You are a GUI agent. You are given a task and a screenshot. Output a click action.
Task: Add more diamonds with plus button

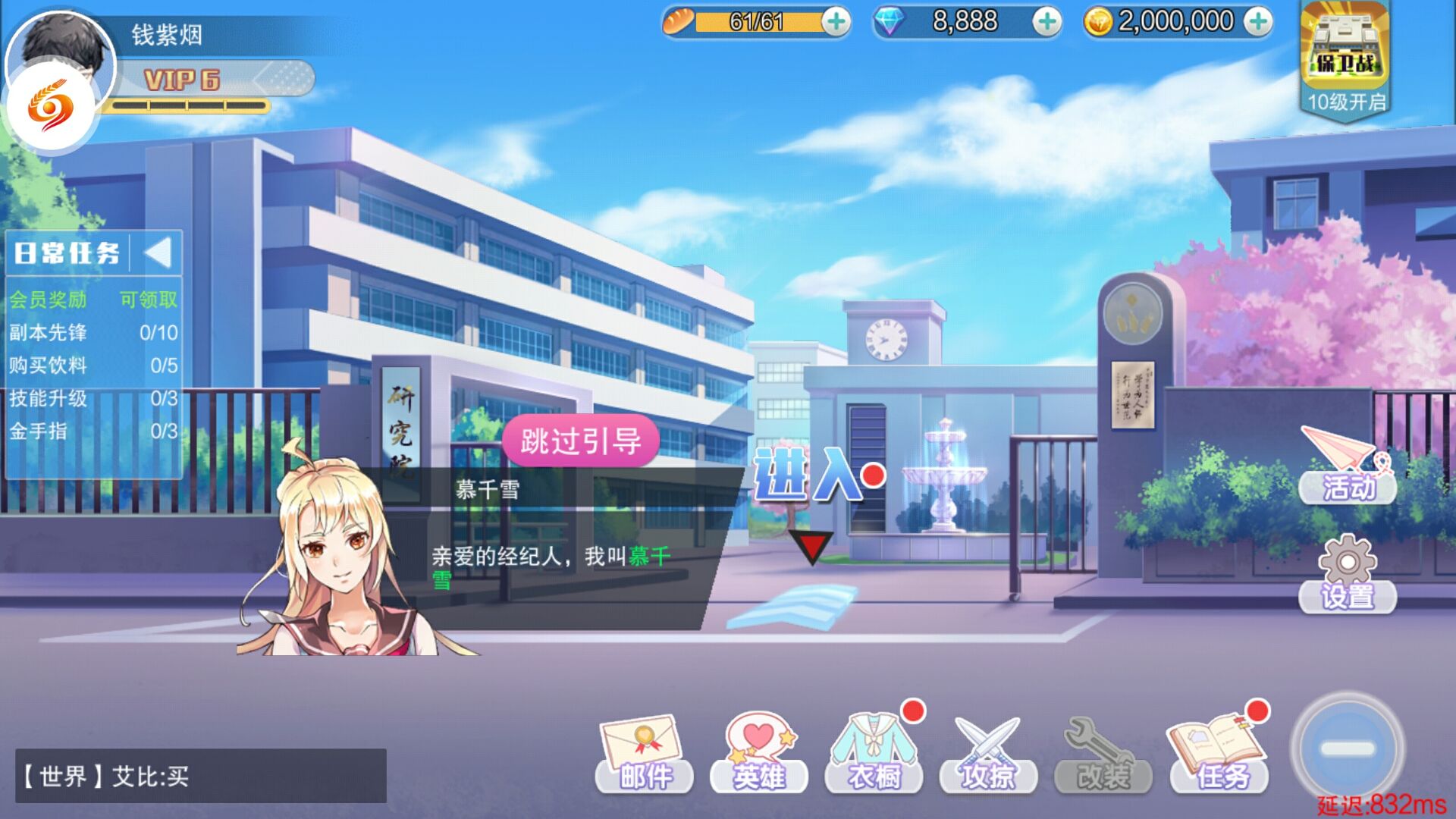[x=1047, y=22]
